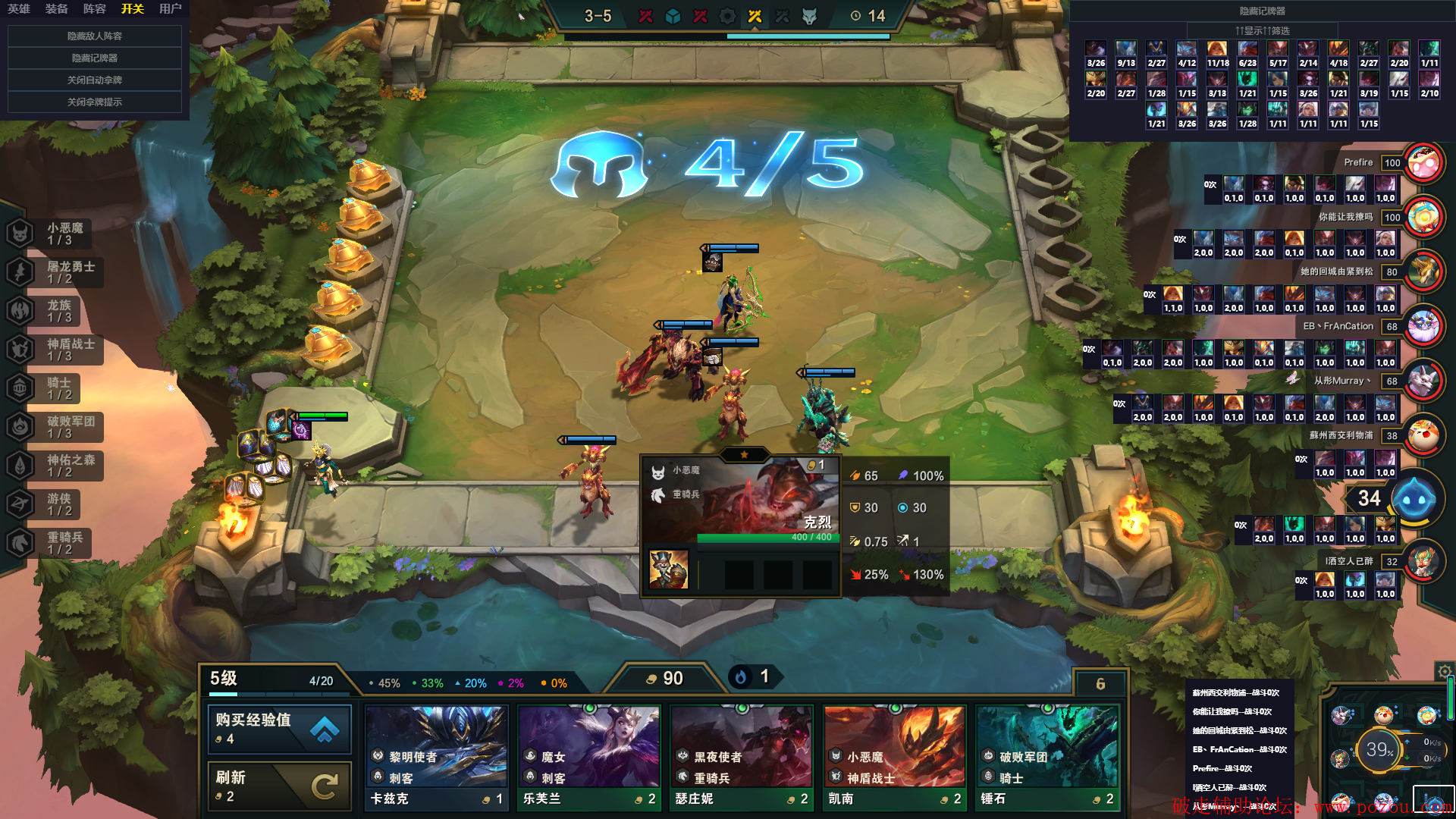
Task: Turn off auto card pickup 关闭自动拿牌
Action: click(95, 80)
